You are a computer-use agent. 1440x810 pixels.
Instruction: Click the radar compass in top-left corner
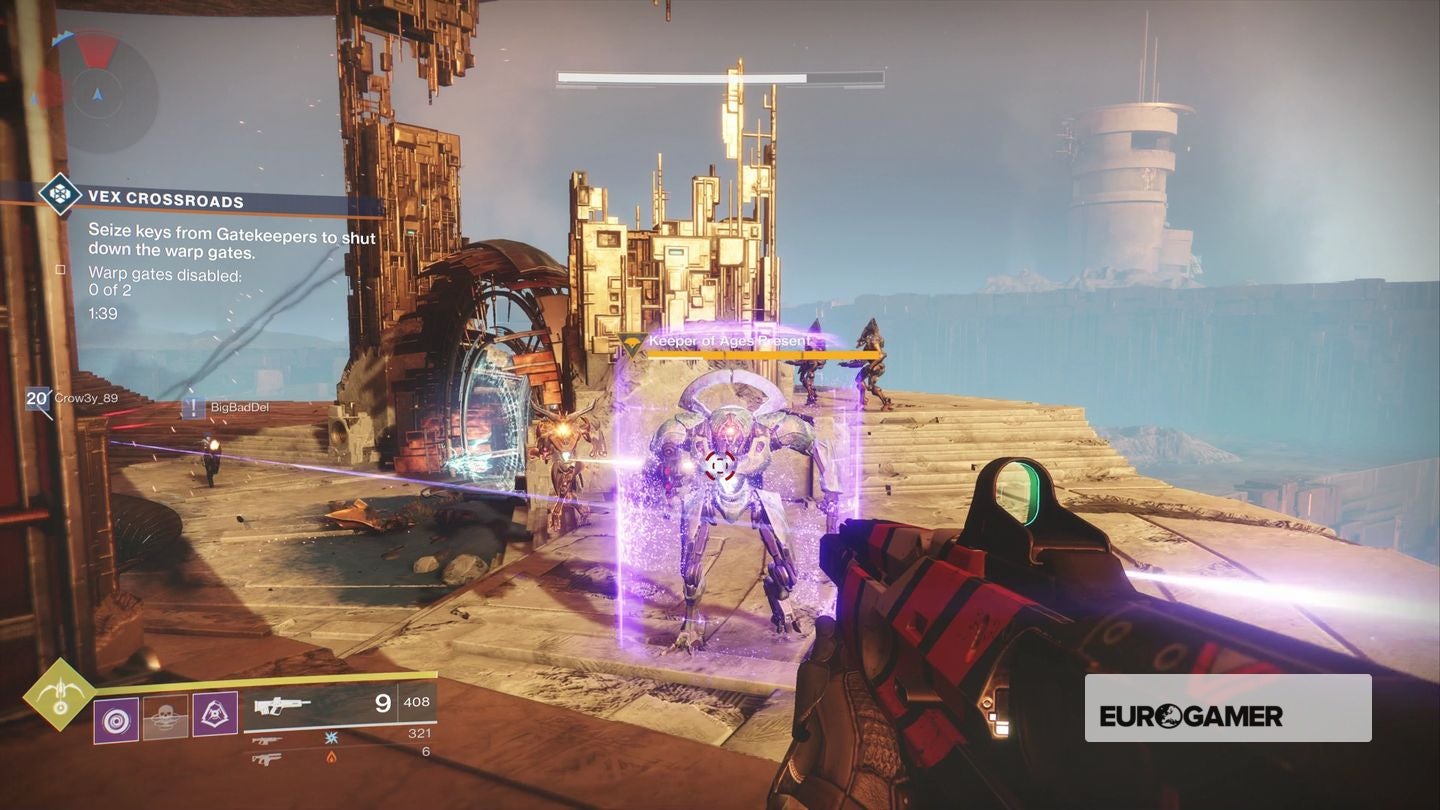click(95, 95)
